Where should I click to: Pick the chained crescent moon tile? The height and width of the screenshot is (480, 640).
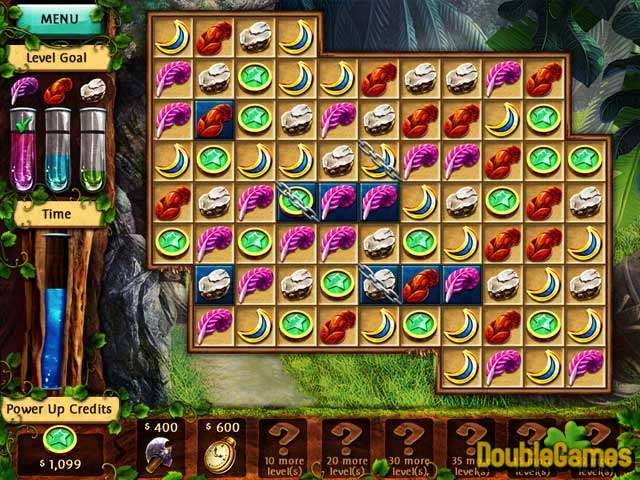coord(378,160)
